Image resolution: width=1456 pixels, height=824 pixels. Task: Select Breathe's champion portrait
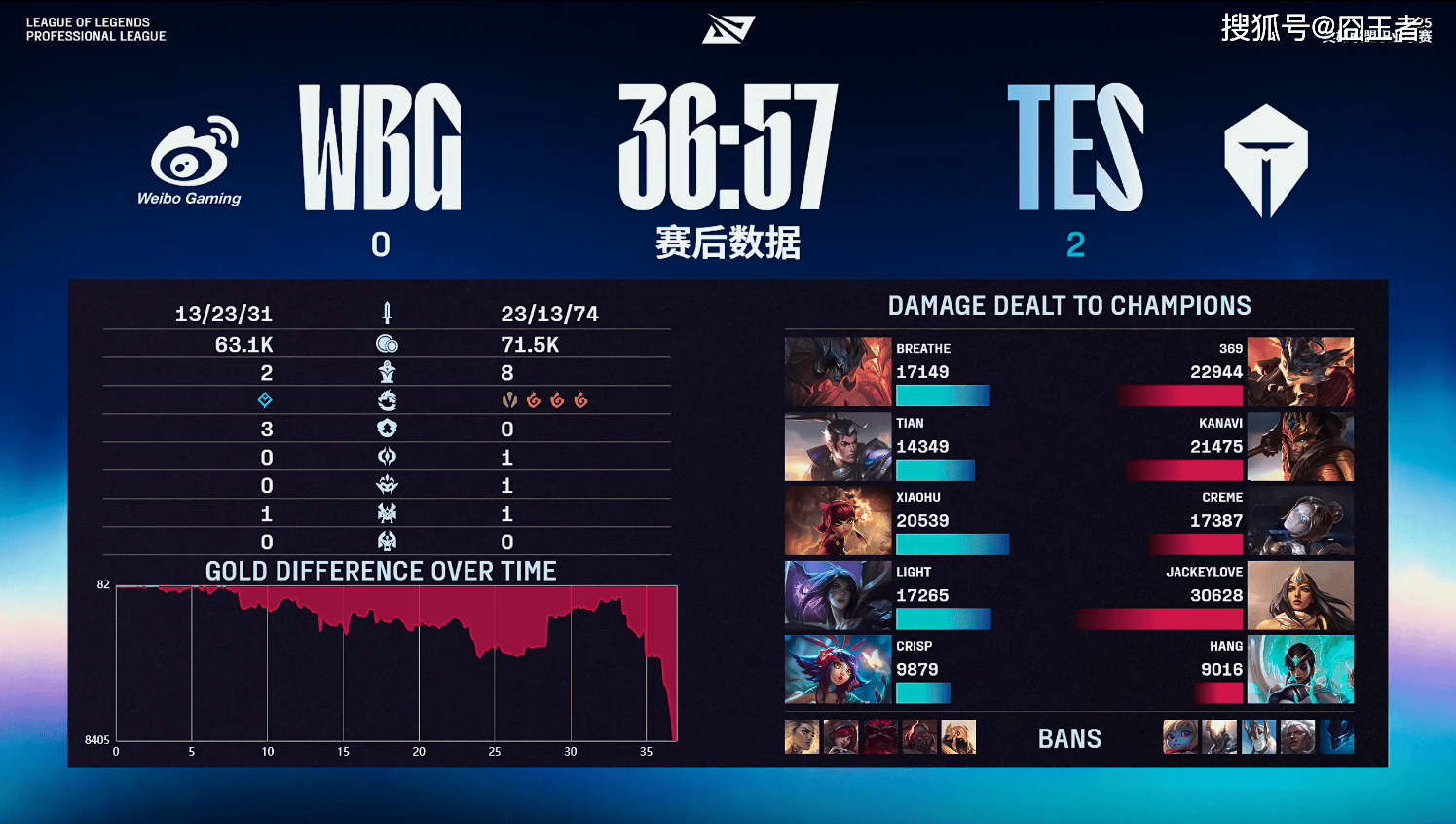pos(838,371)
